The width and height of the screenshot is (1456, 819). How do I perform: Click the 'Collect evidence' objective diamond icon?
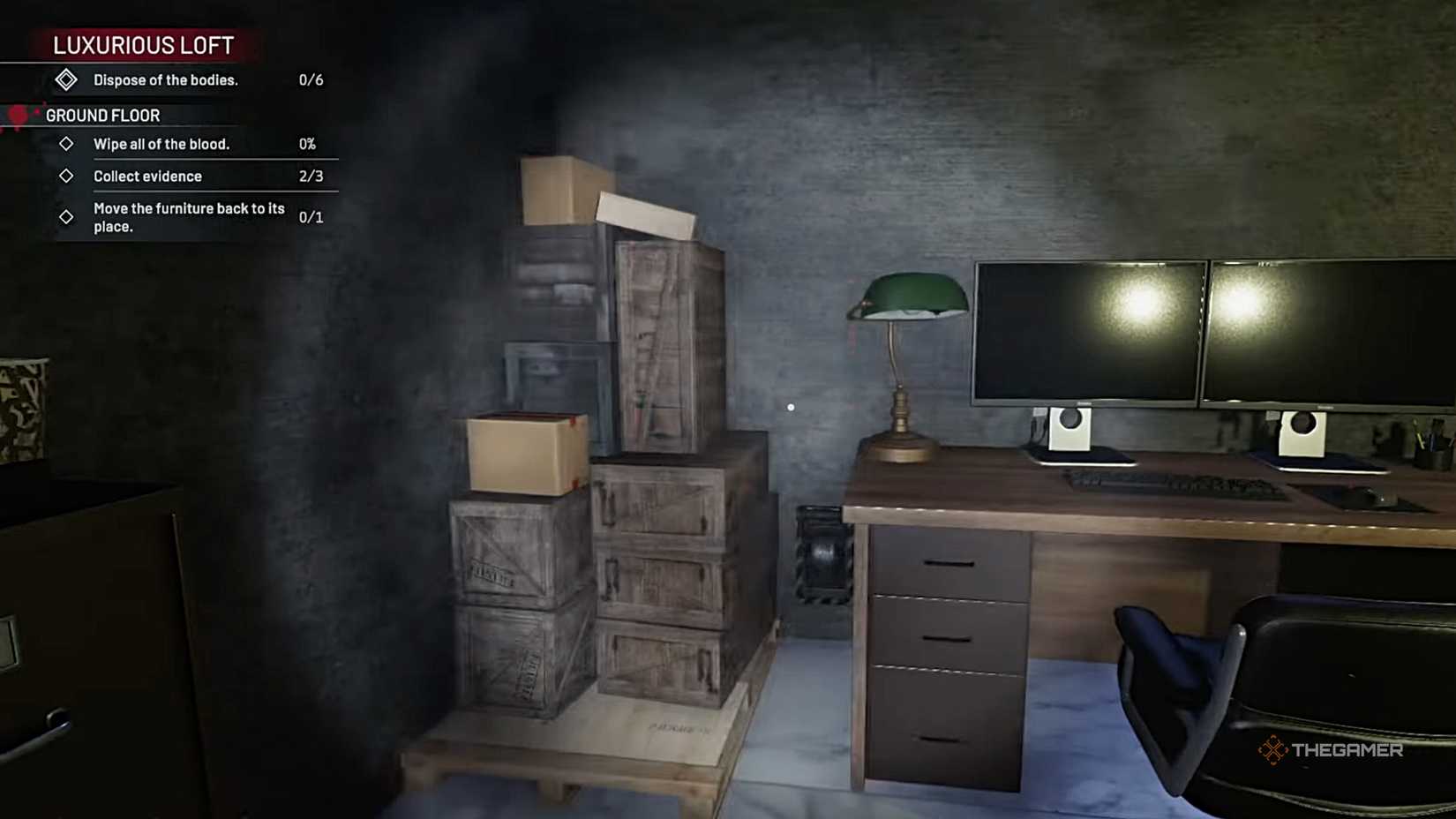pos(65,176)
